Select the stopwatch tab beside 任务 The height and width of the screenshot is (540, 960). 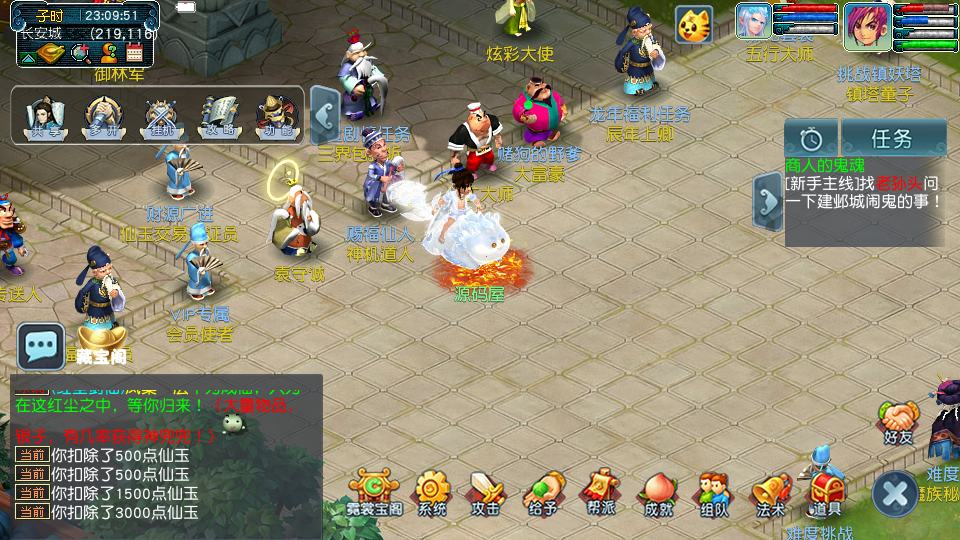pyautogui.click(x=811, y=138)
